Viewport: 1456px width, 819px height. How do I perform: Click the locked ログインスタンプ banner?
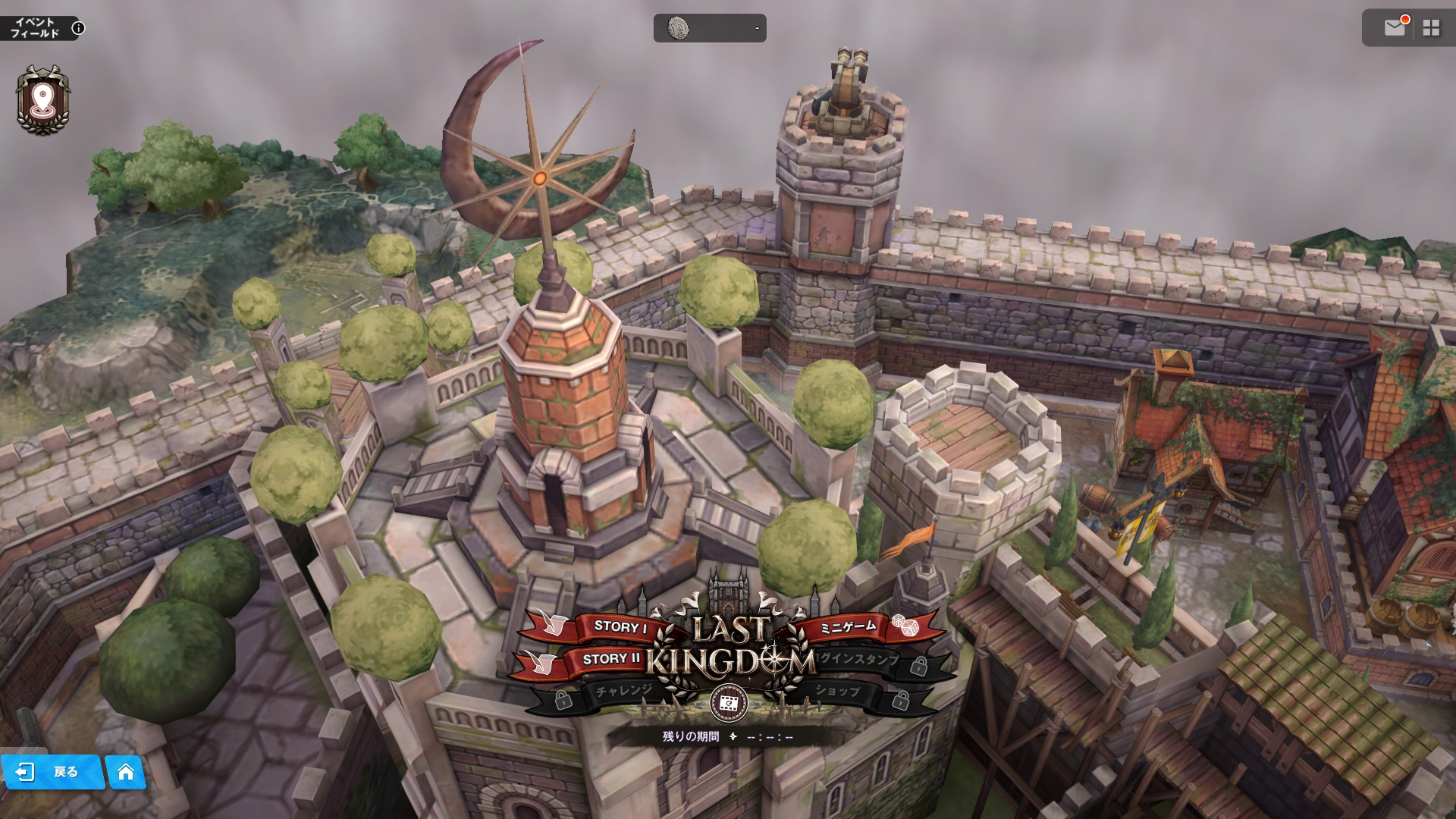[x=860, y=661]
